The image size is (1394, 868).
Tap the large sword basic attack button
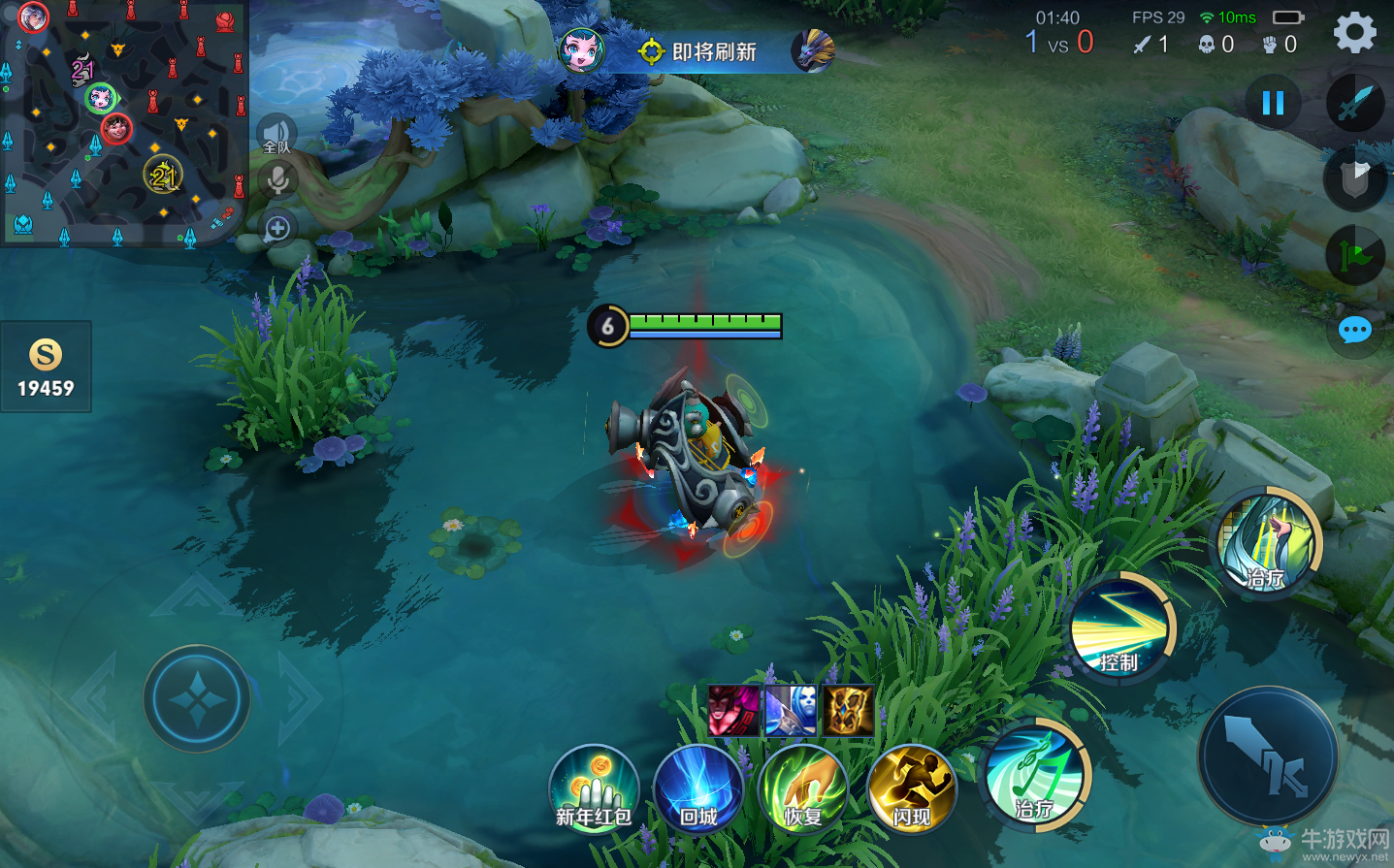[1268, 756]
